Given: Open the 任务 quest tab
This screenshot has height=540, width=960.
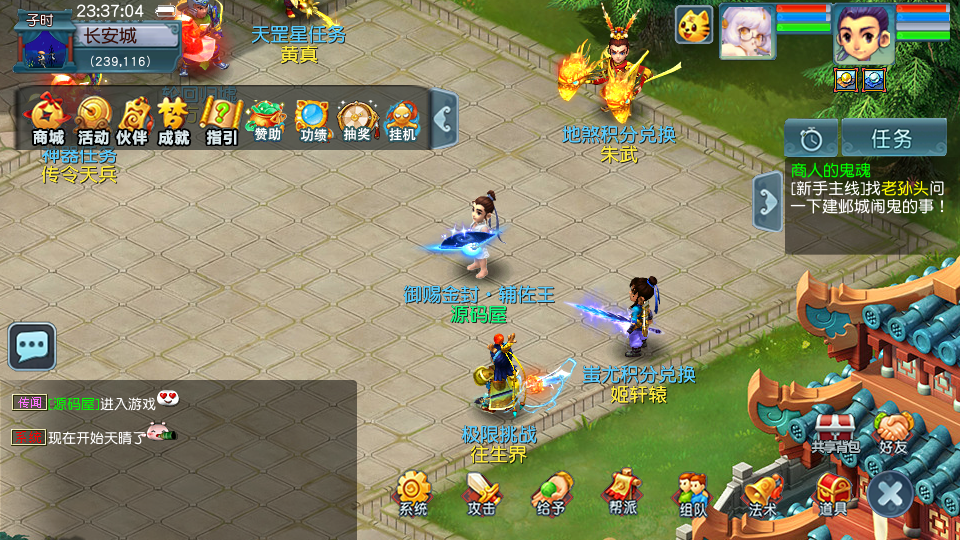Looking at the screenshot, I should [893, 138].
